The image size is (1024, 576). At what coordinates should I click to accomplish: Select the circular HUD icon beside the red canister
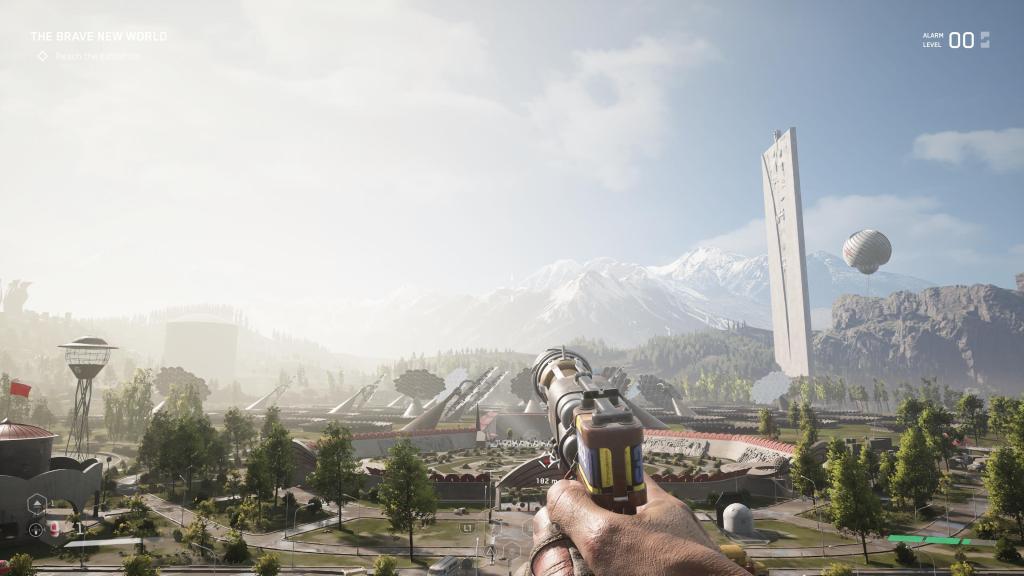pos(36,529)
